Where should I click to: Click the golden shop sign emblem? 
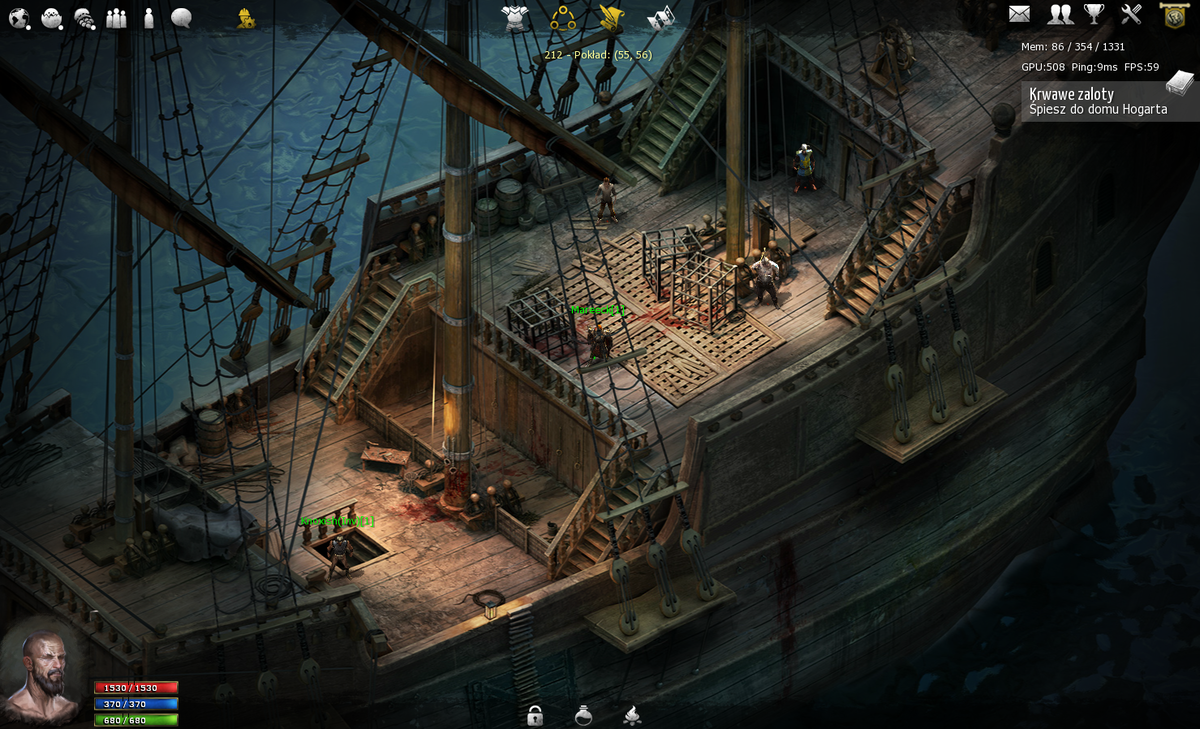(1173, 14)
